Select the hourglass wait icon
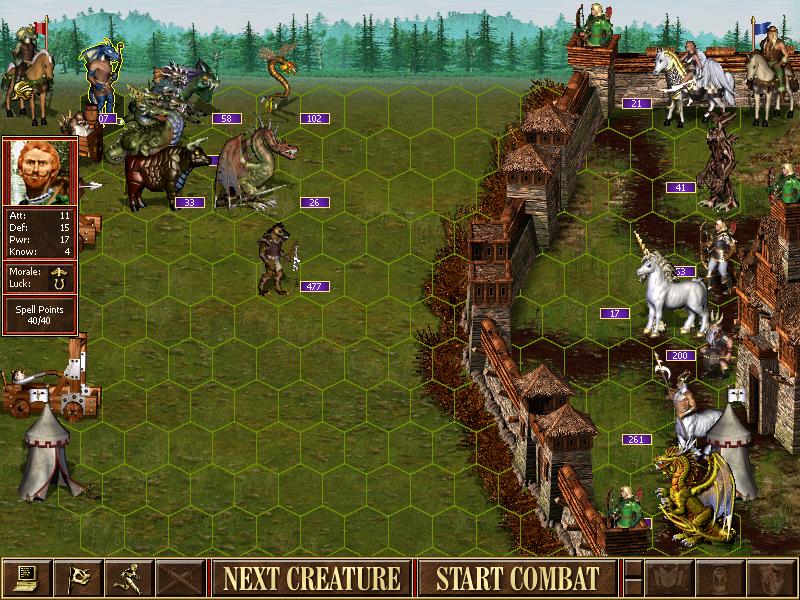The width and height of the screenshot is (800, 600). point(721,578)
